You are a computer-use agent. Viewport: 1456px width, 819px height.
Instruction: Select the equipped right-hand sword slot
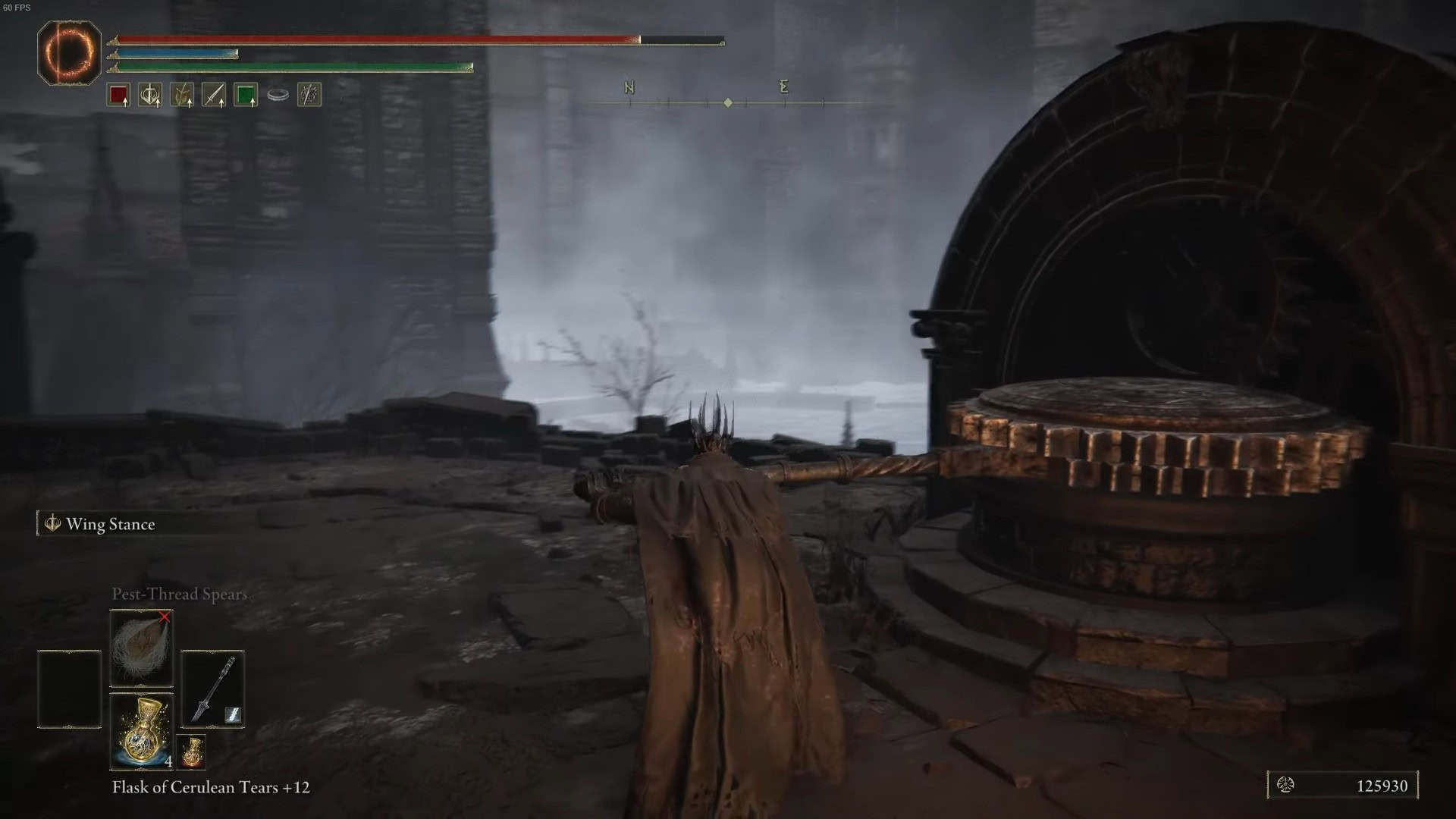[212, 689]
